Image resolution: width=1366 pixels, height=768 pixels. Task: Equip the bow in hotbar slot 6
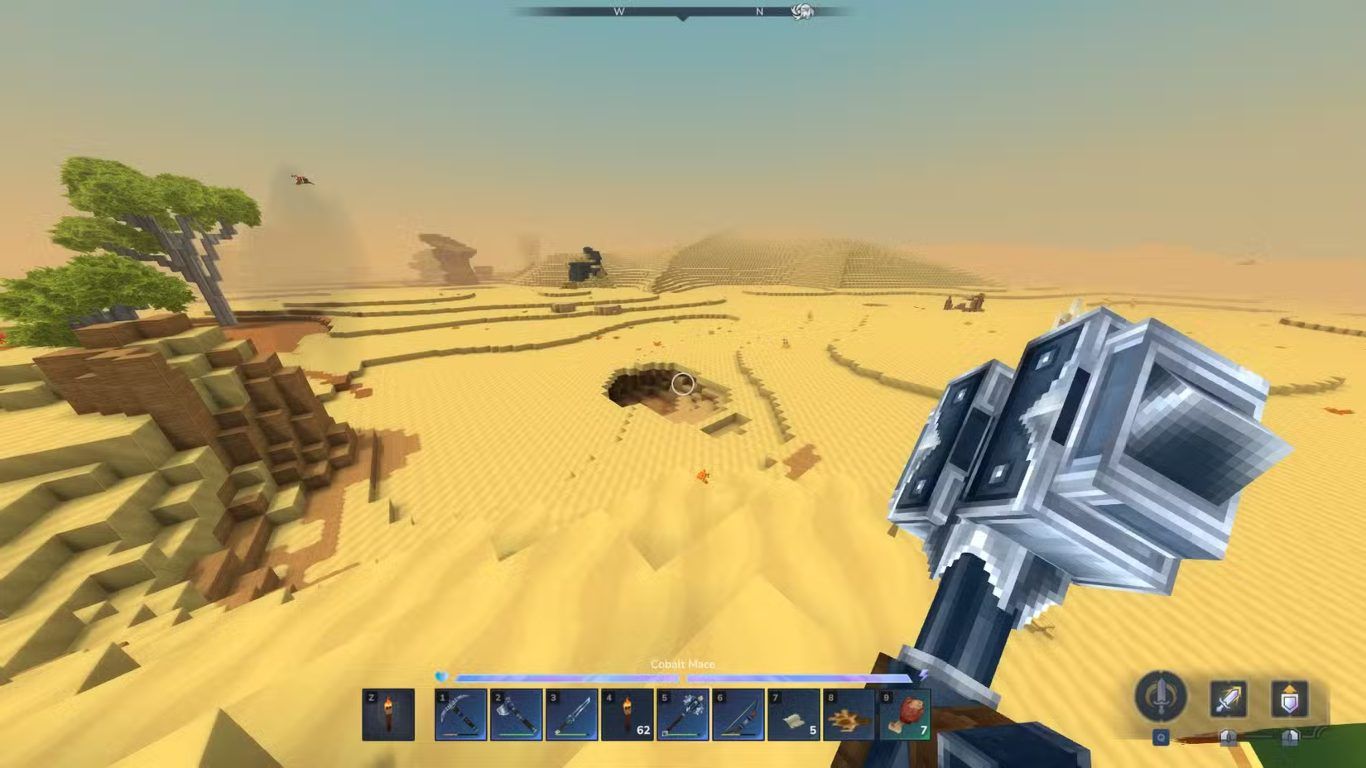(738, 714)
